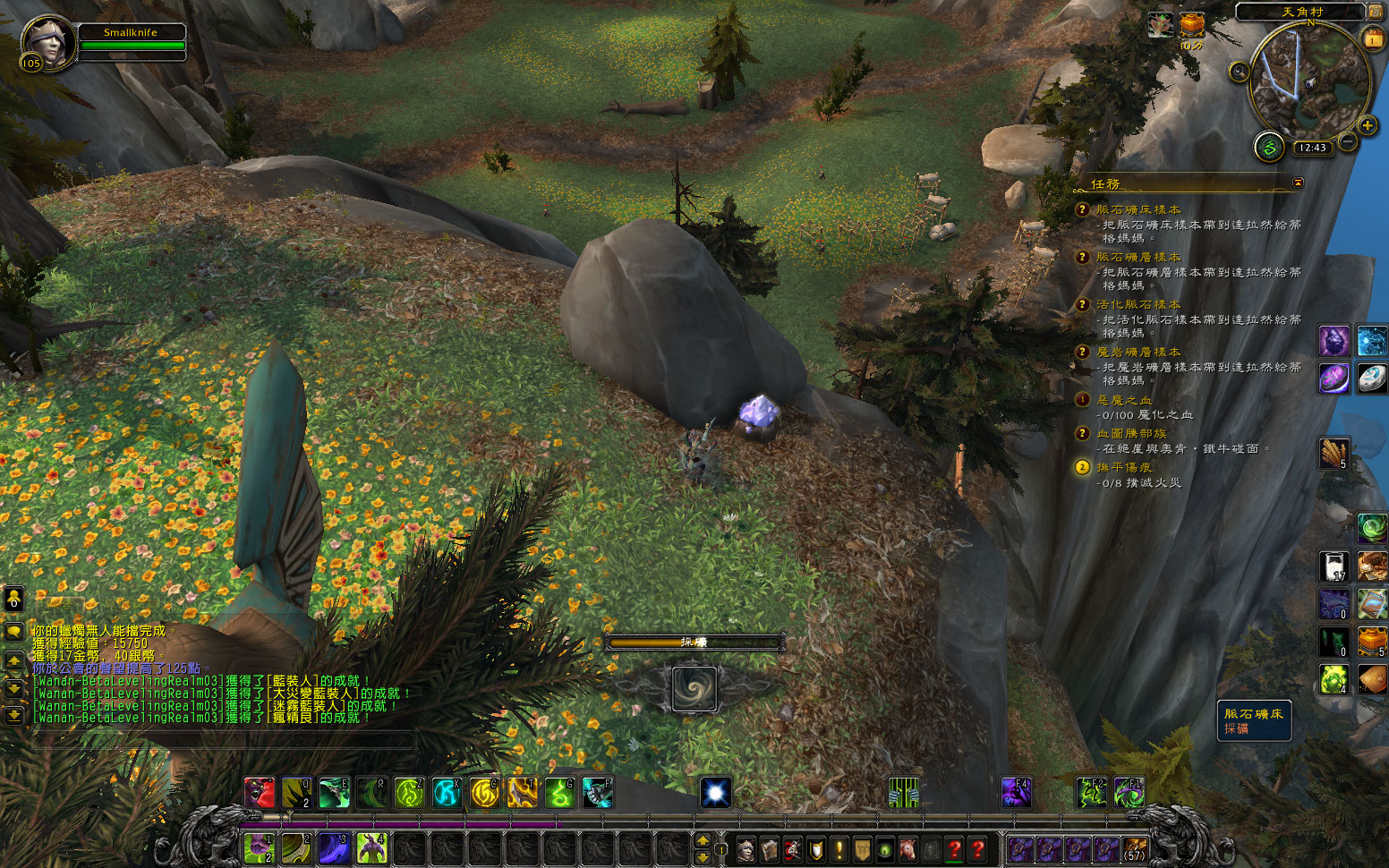The height and width of the screenshot is (868, 1389).
Task: Open the green class hall button
Action: [x=1268, y=146]
